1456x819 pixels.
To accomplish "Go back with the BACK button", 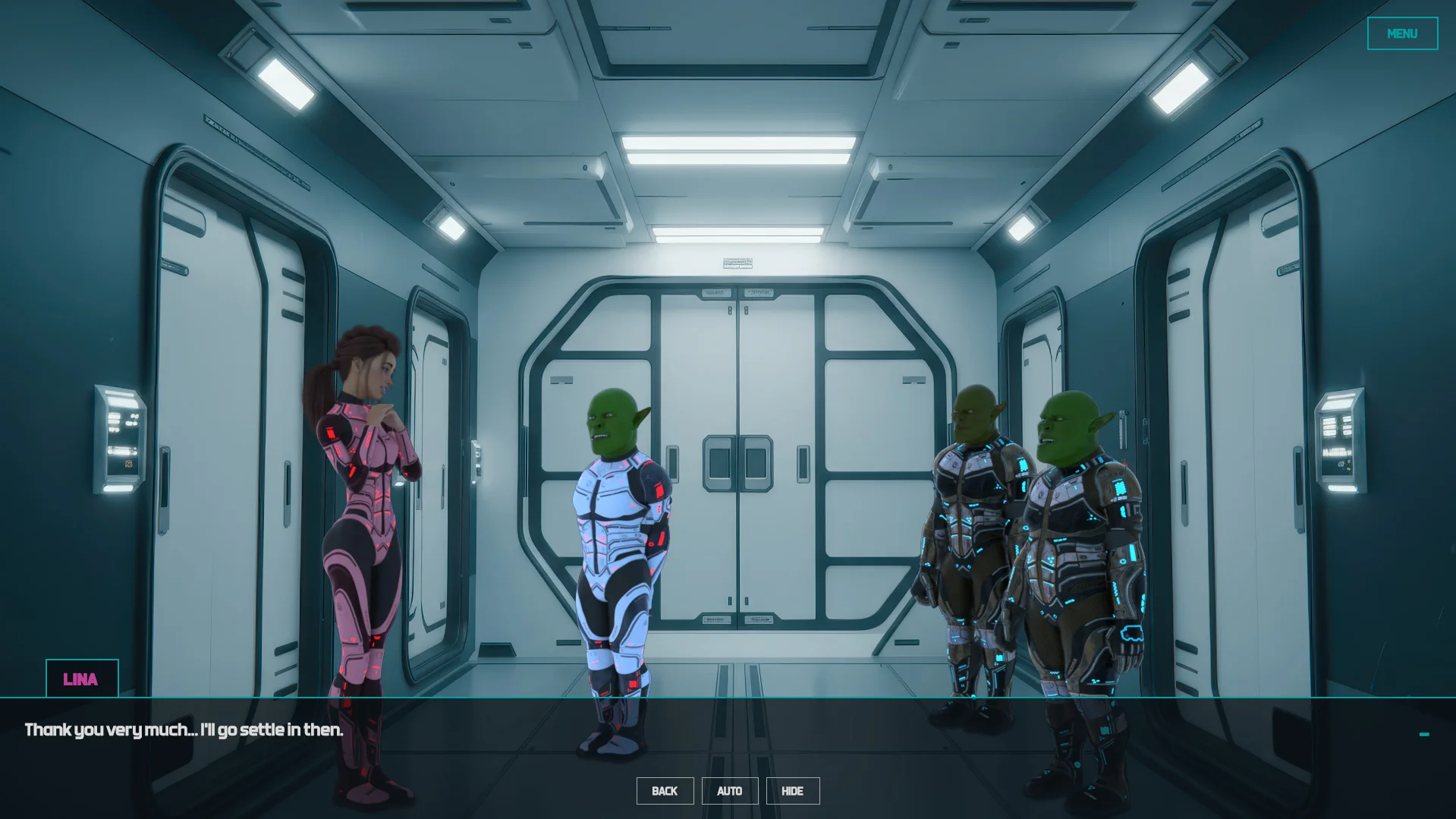I will 665,791.
